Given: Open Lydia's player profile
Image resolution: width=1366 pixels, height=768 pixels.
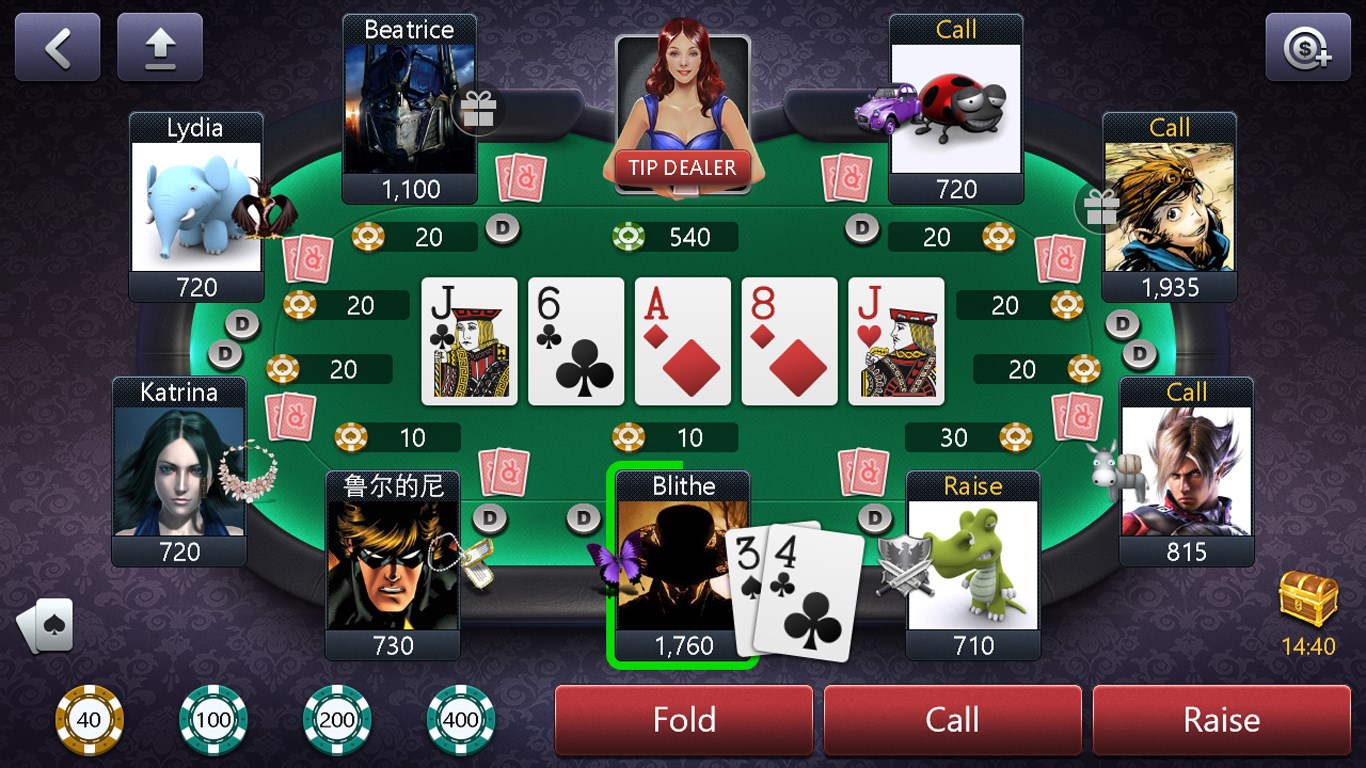Looking at the screenshot, I should point(196,205).
